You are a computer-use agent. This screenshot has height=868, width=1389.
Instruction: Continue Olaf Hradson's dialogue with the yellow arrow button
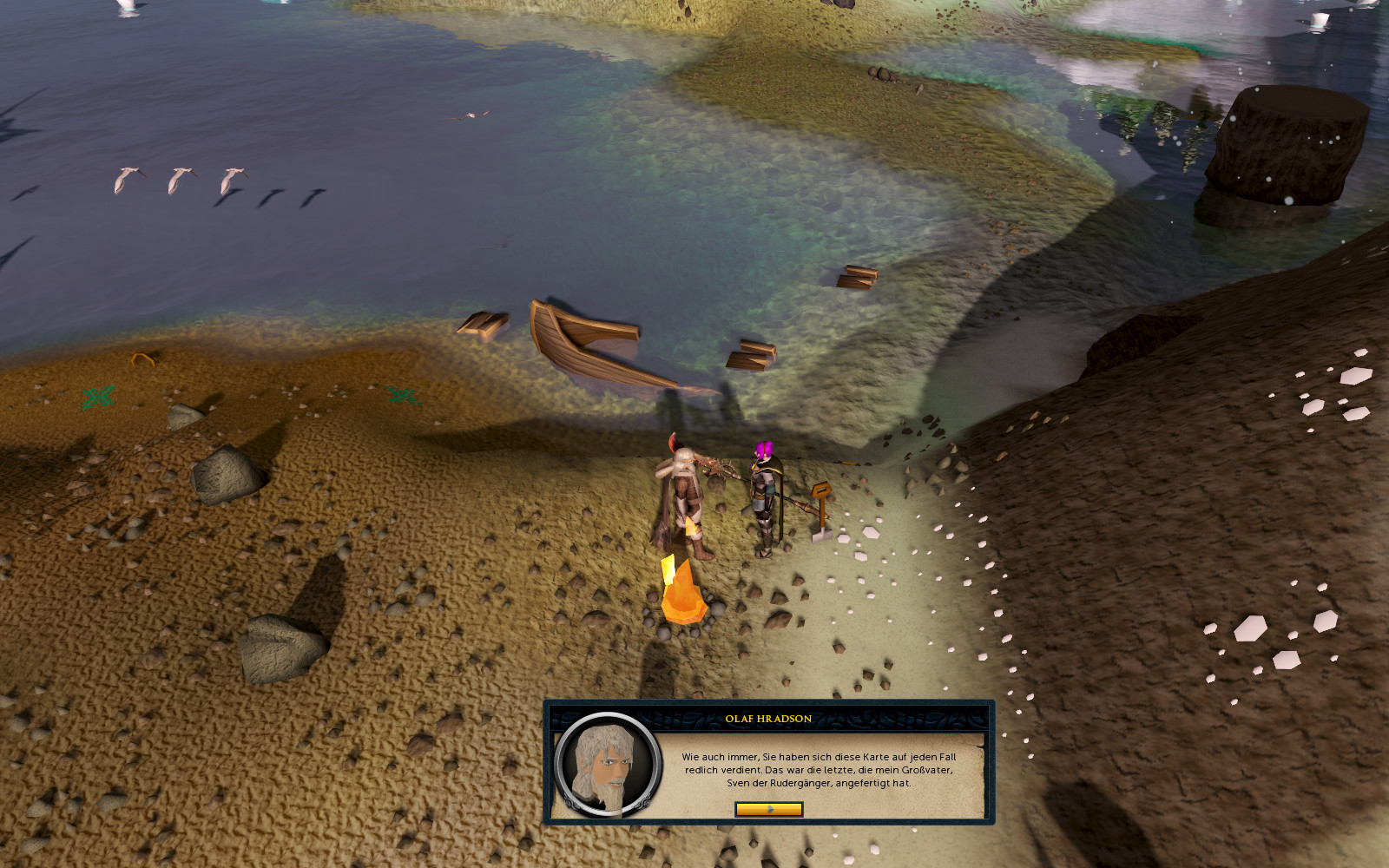point(768,809)
